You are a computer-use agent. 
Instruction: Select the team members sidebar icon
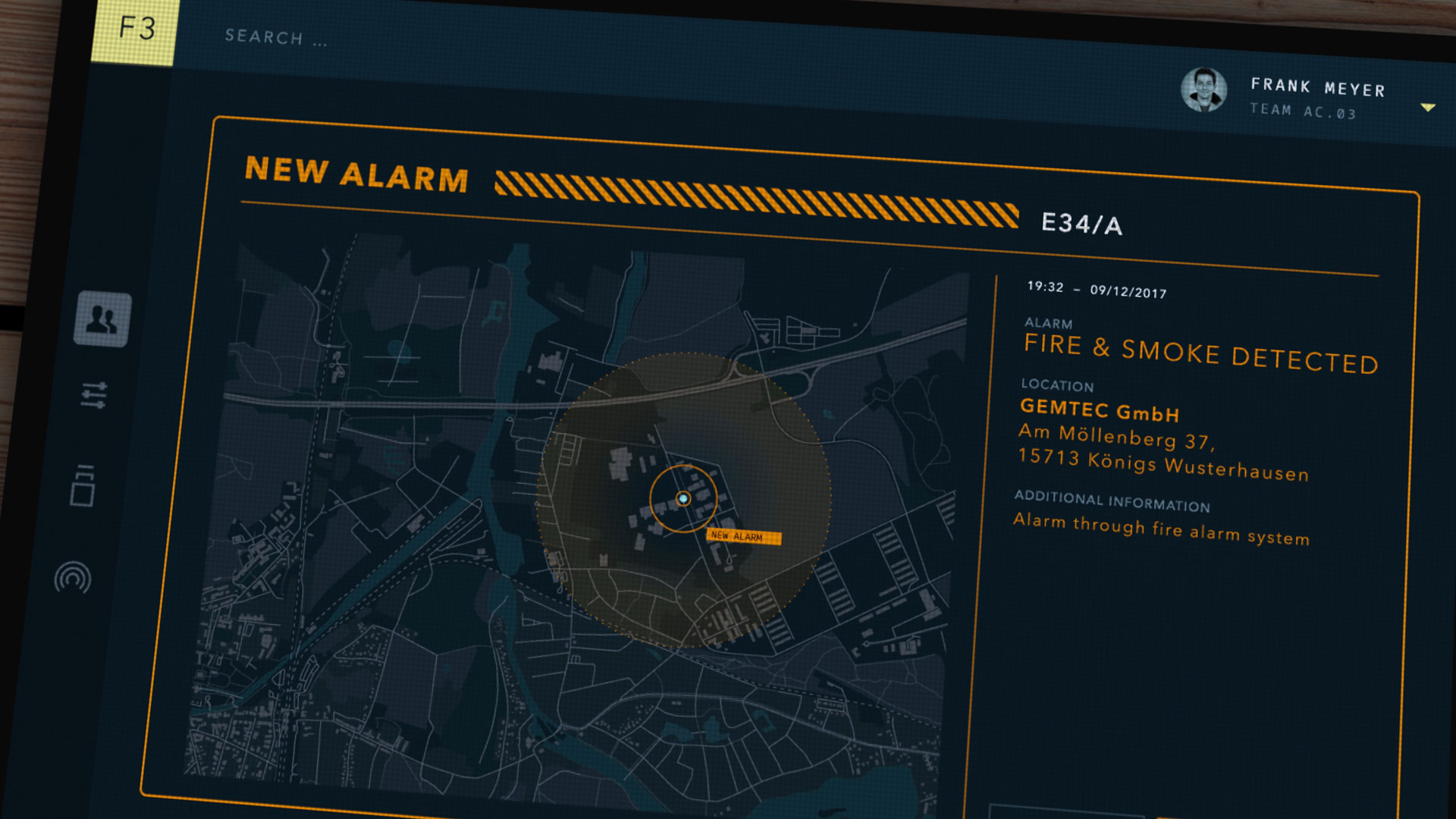click(102, 319)
